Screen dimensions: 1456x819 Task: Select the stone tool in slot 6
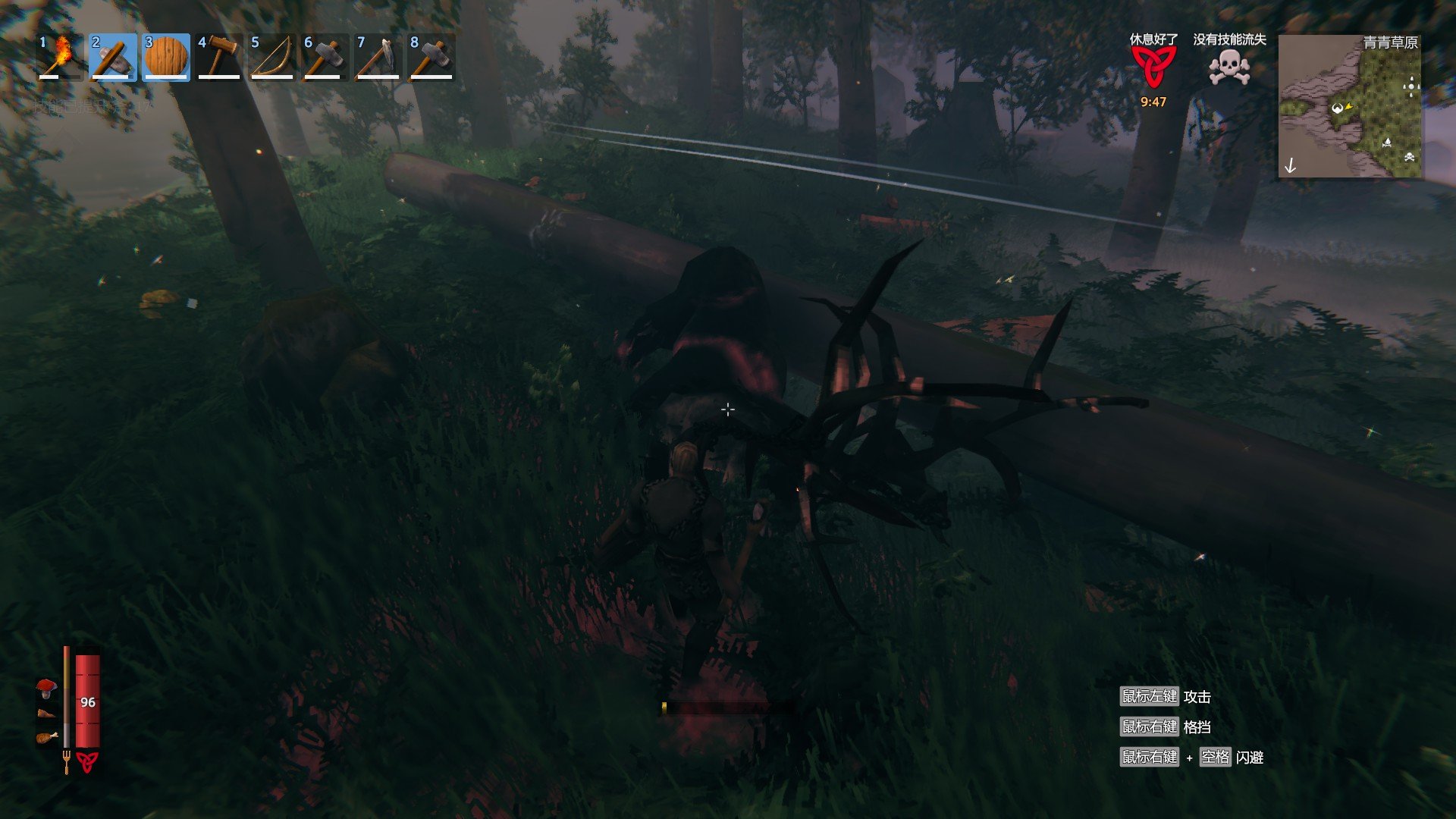tap(325, 57)
